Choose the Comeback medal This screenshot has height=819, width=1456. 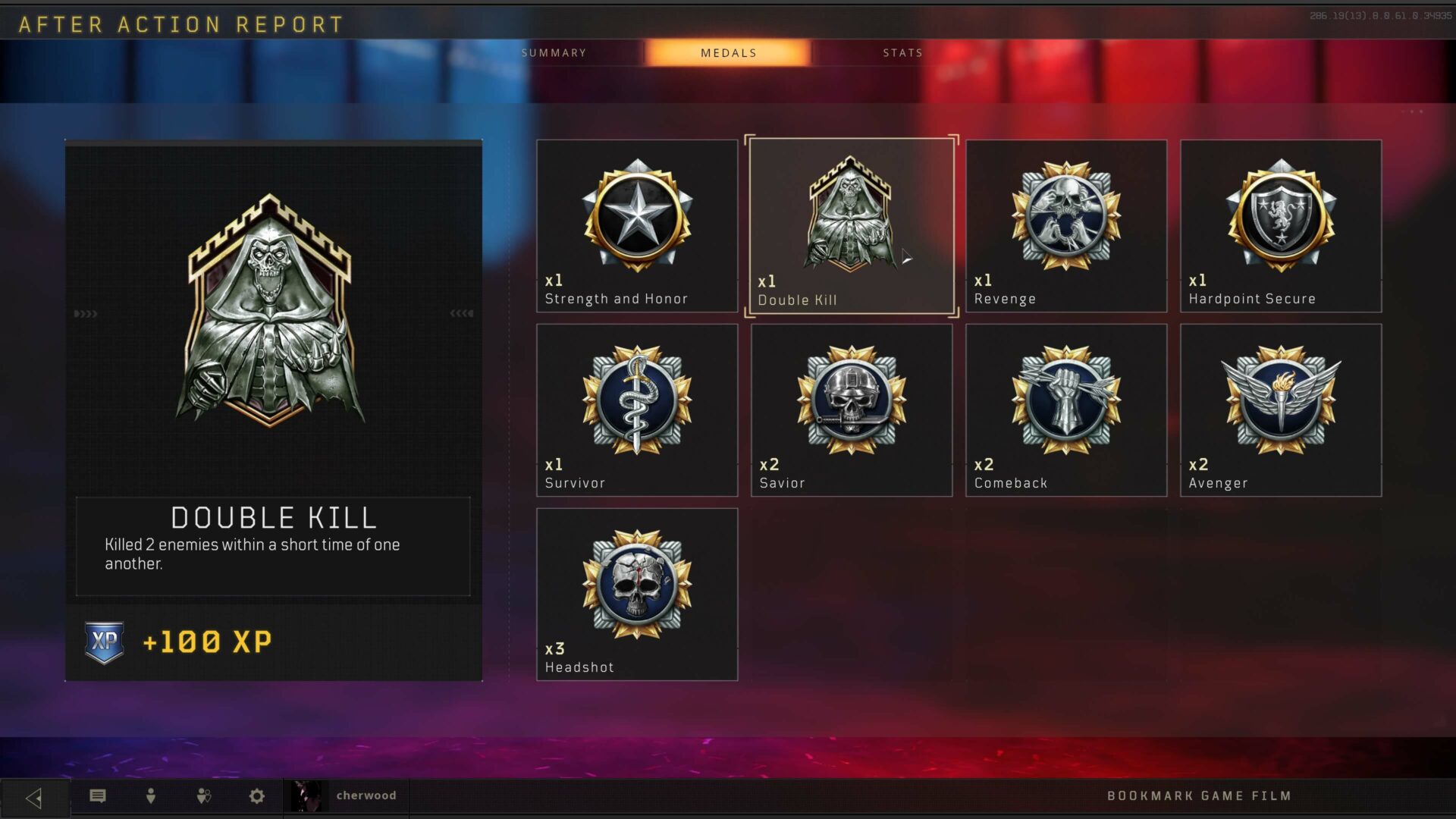(1066, 410)
